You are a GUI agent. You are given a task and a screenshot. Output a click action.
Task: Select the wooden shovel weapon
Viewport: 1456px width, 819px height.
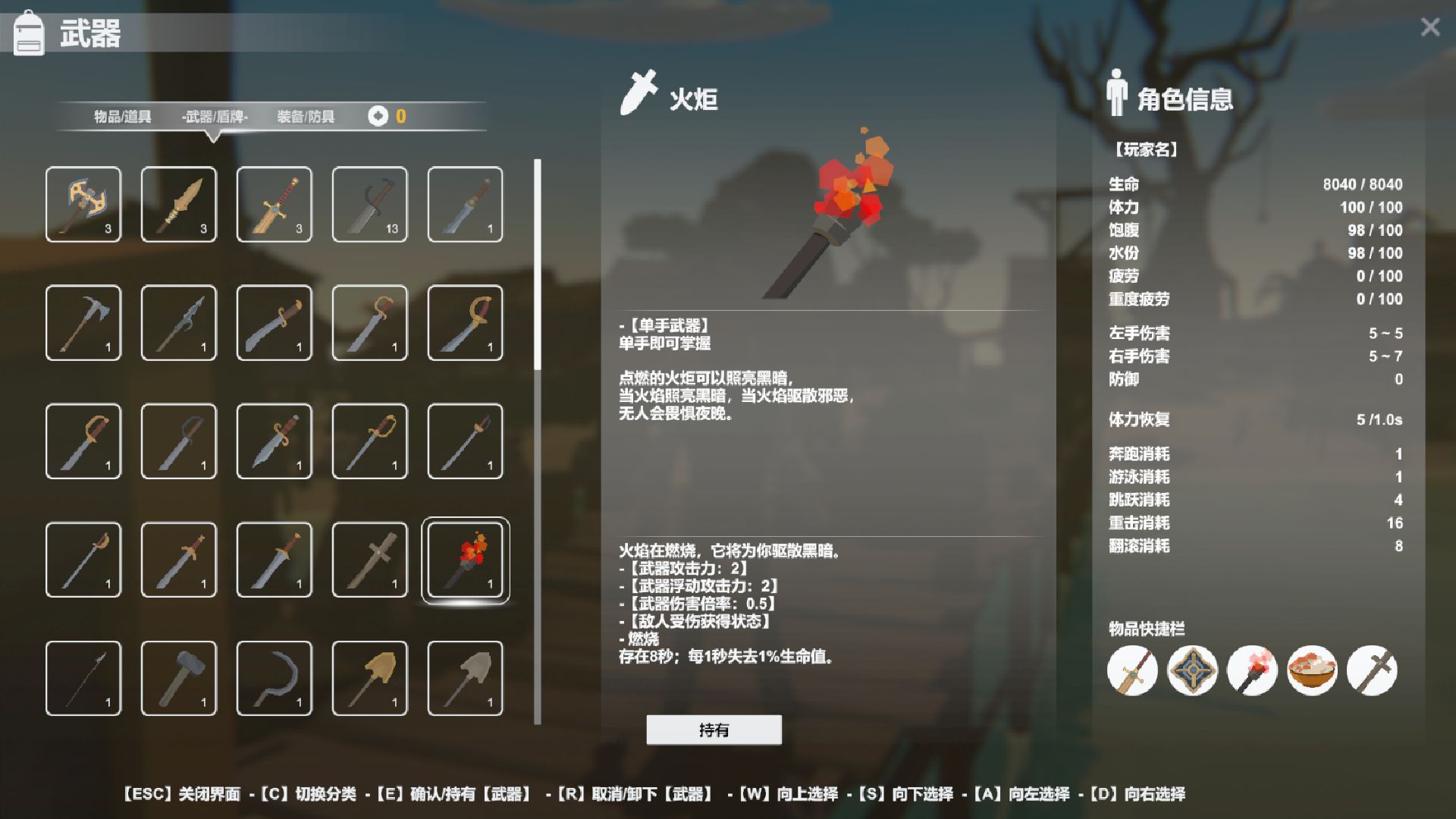click(369, 677)
